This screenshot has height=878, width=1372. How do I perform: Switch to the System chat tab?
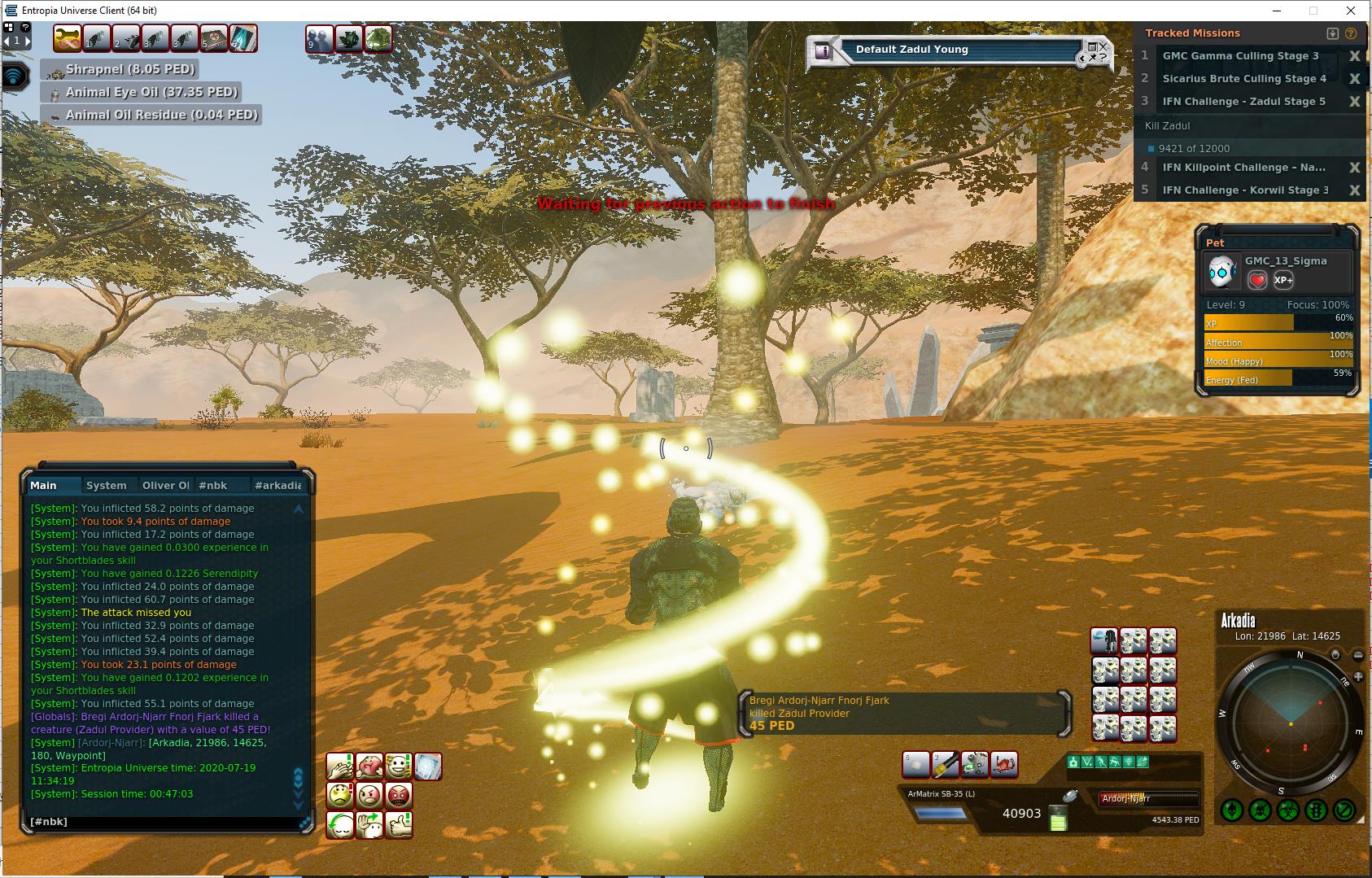(107, 485)
